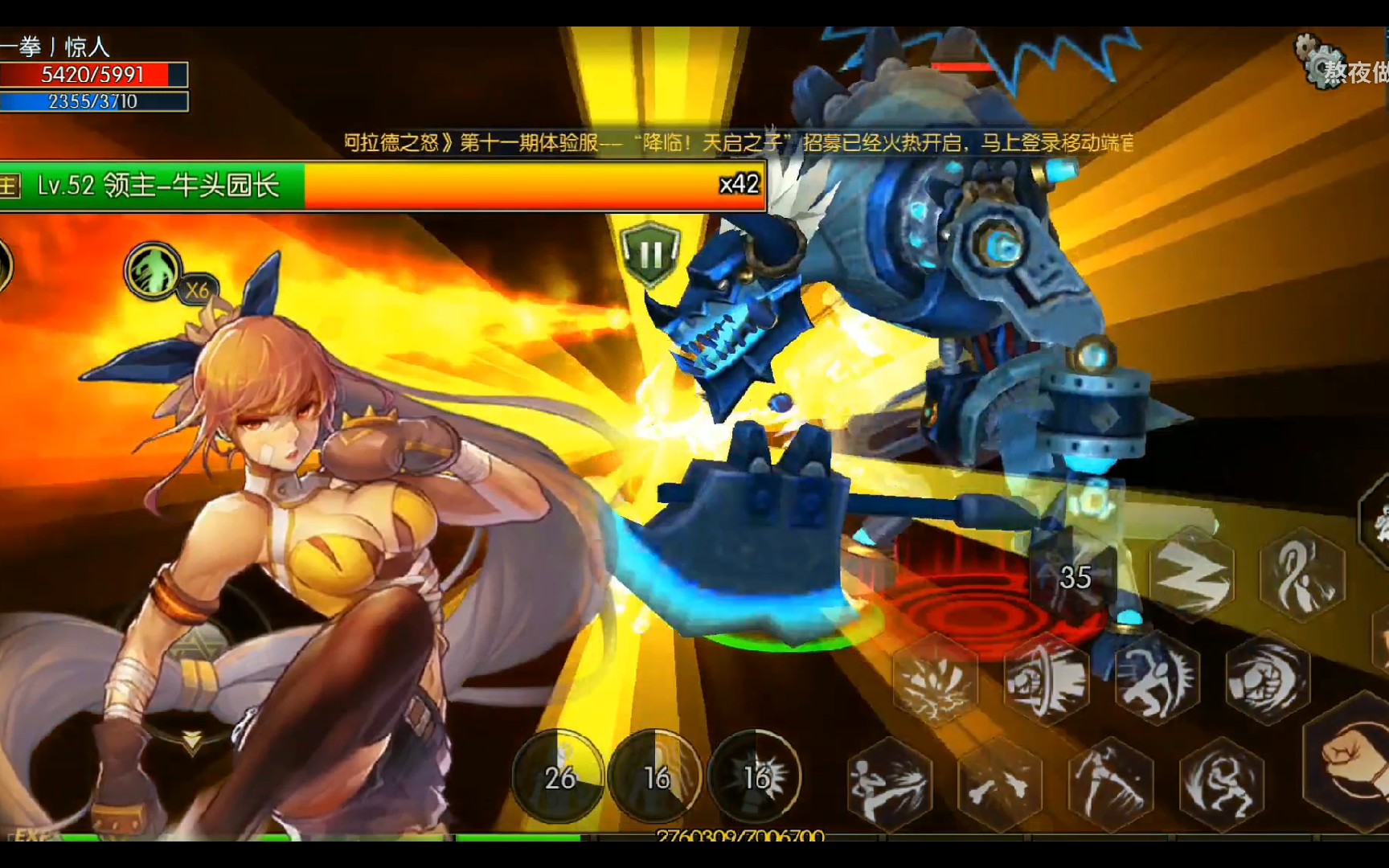This screenshot has height=868, width=1389.
Task: Use the spinning fist whirl skill
Action: [1268, 679]
